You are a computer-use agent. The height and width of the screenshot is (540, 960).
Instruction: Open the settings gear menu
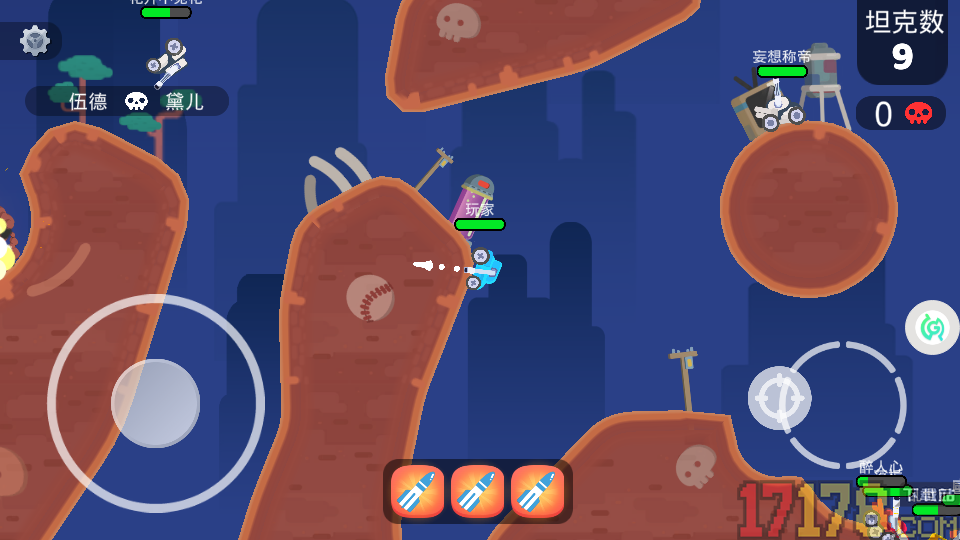click(35, 40)
